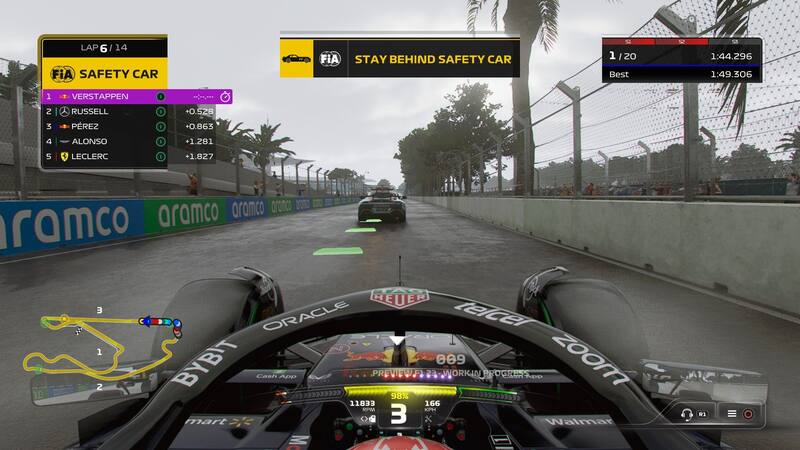Click the stopwatch icon beside Verstappen
This screenshot has width=800, height=450.
click(x=225, y=96)
